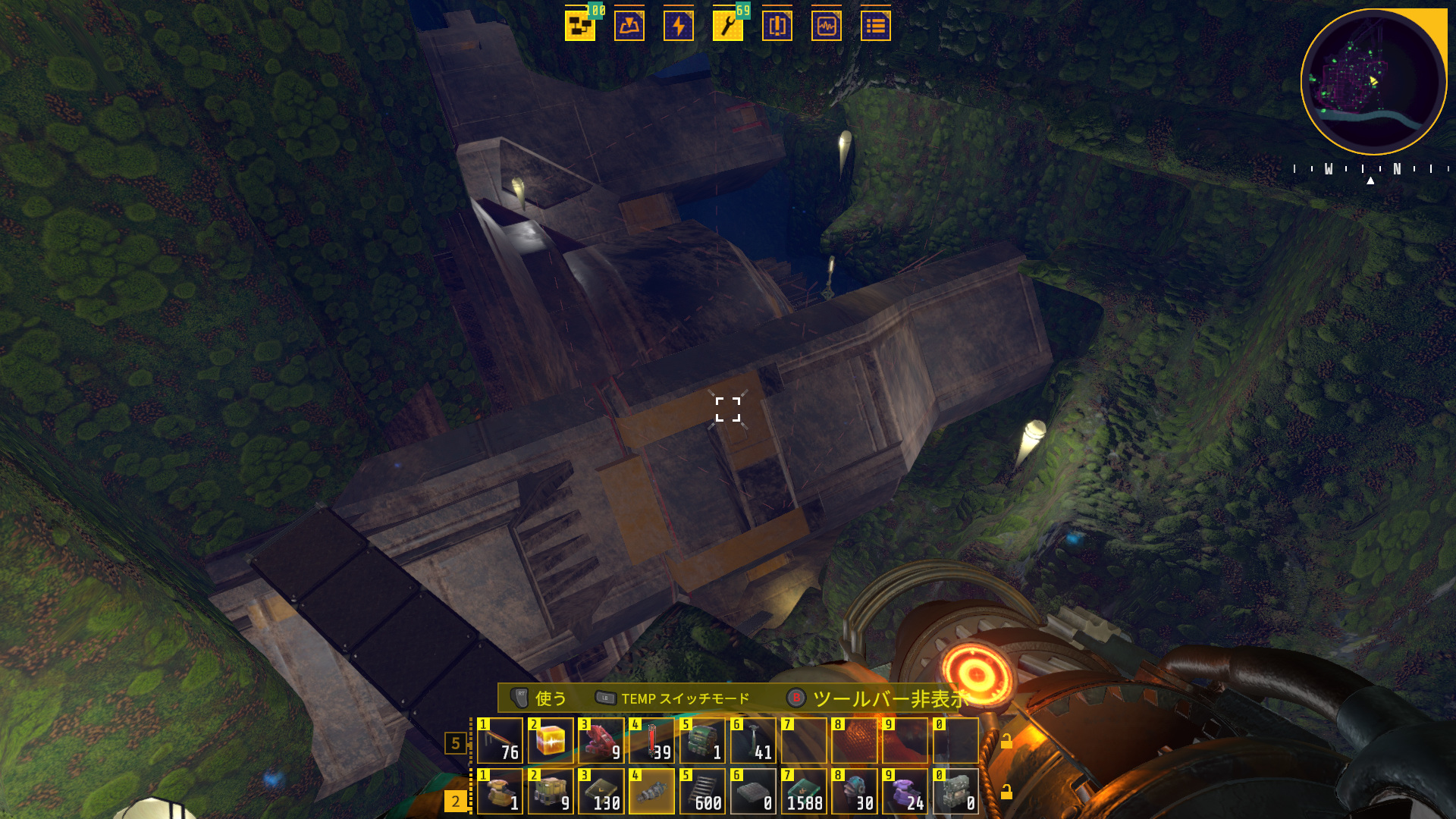Select the purple machine slot with 24

(x=905, y=791)
